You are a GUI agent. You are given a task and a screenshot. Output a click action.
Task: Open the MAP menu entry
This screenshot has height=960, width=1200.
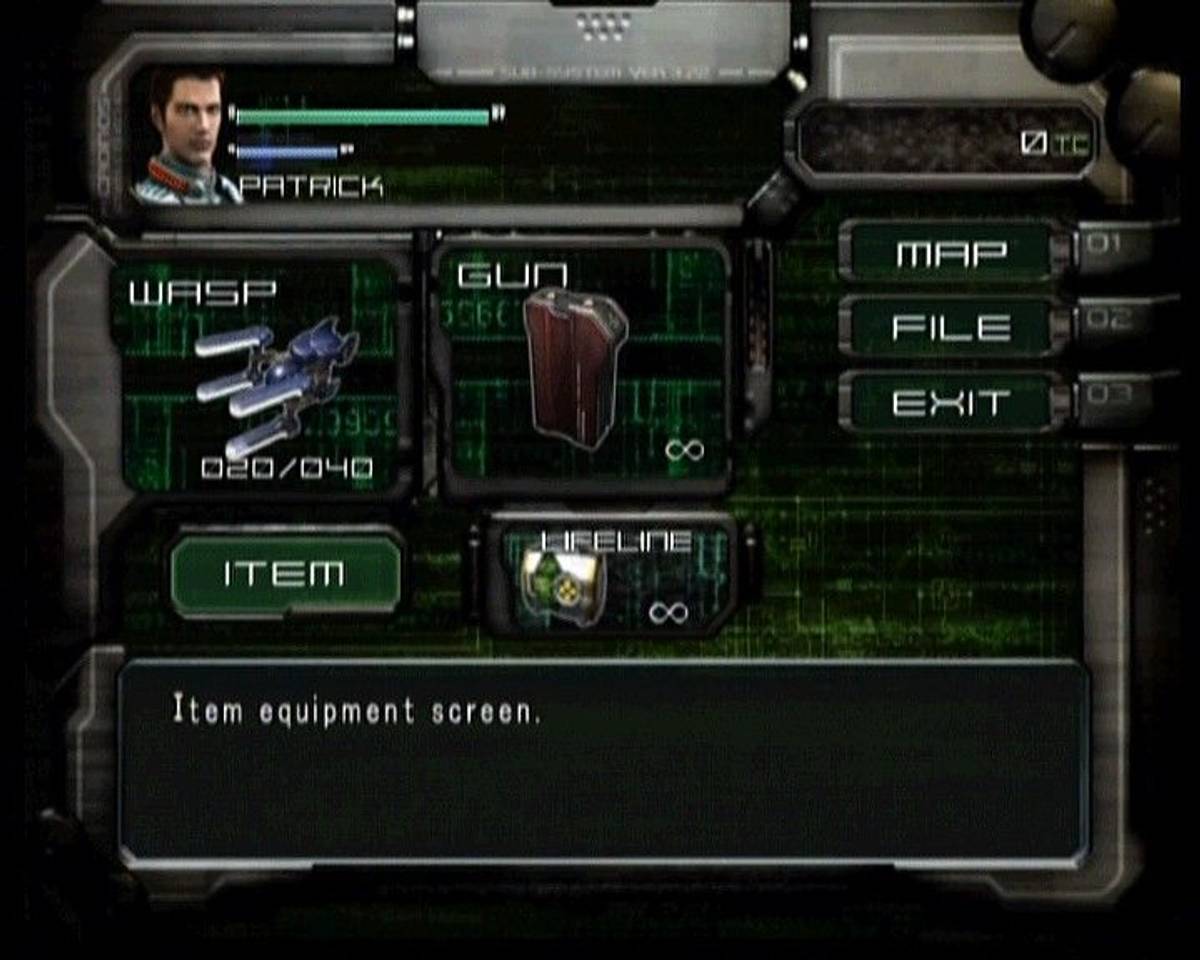pyautogui.click(x=950, y=254)
